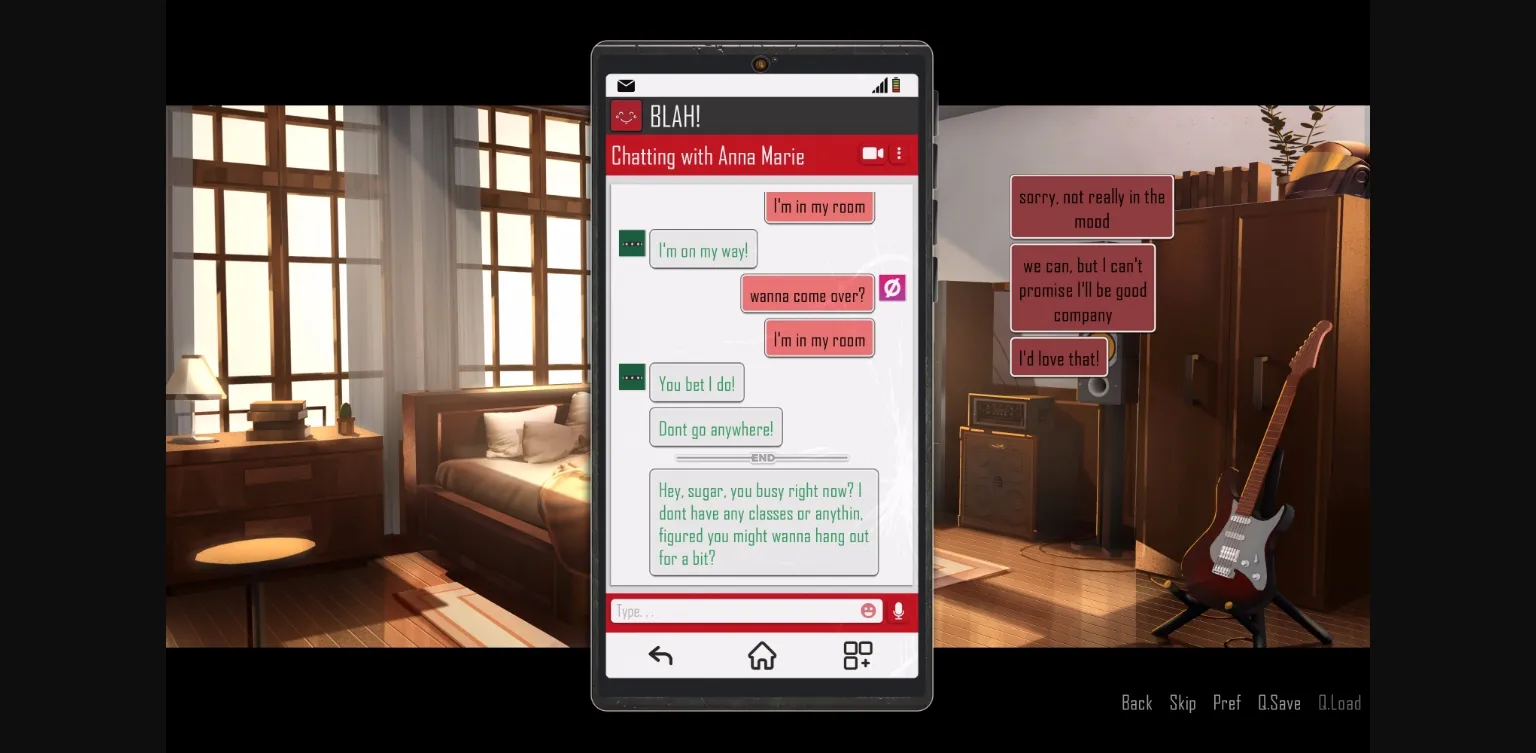
Task: Tap the back arrow in the navigation bar
Action: [660, 655]
